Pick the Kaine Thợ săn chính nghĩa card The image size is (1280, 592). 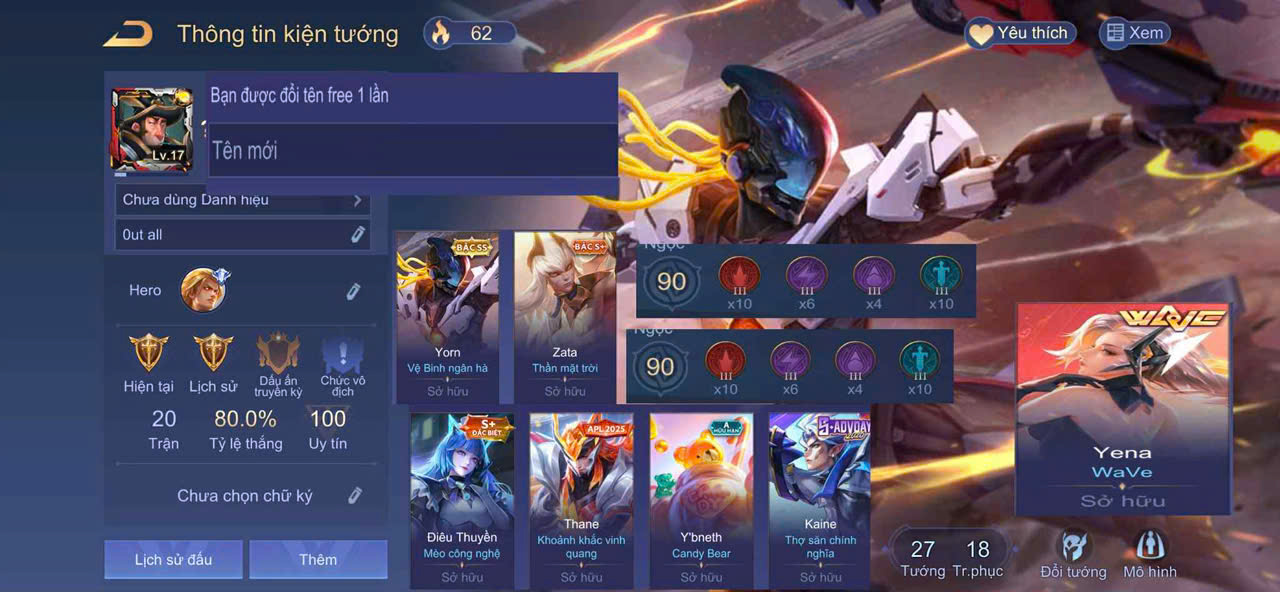pyautogui.click(x=820, y=500)
